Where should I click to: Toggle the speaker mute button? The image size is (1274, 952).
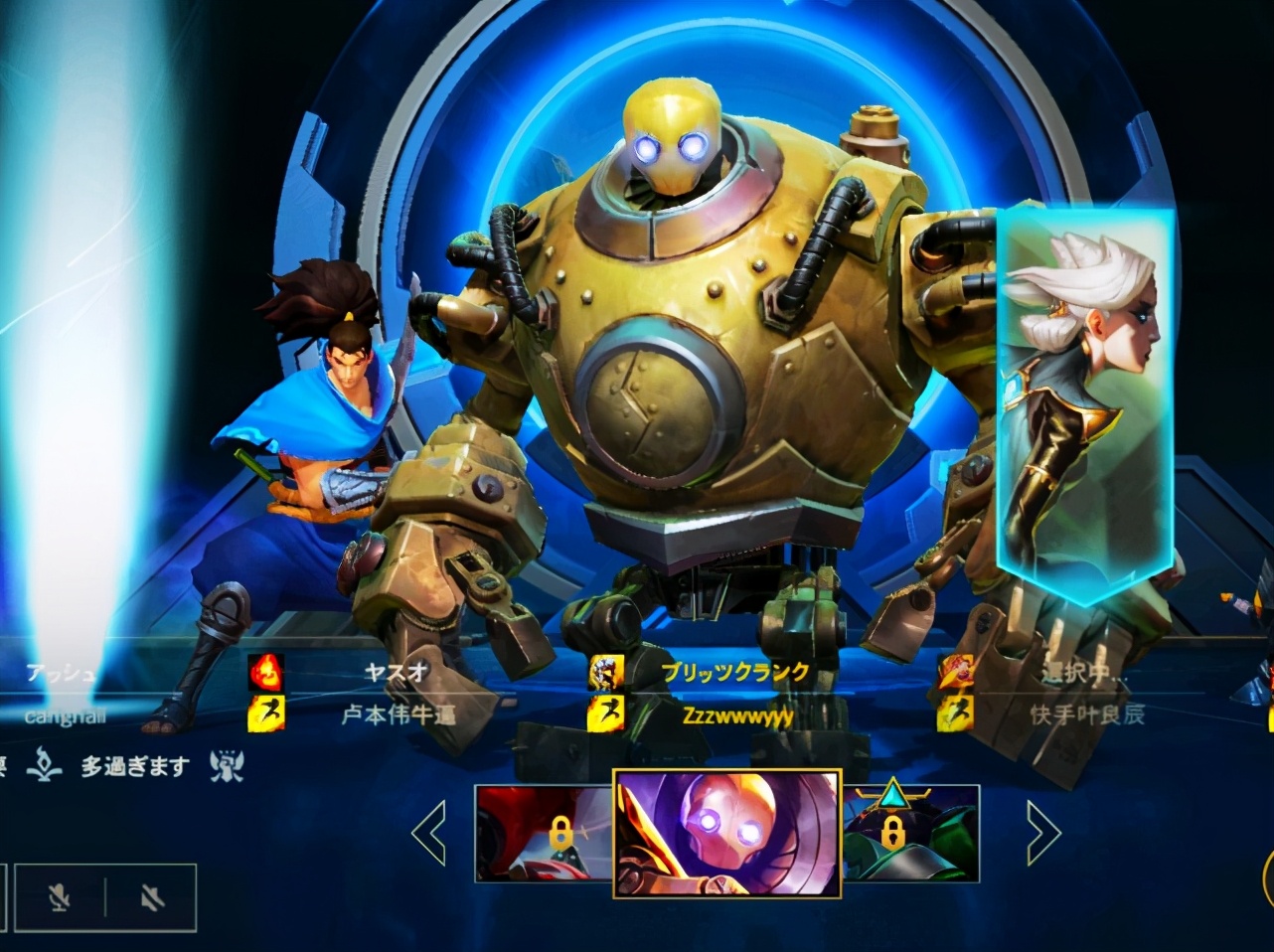[151, 898]
